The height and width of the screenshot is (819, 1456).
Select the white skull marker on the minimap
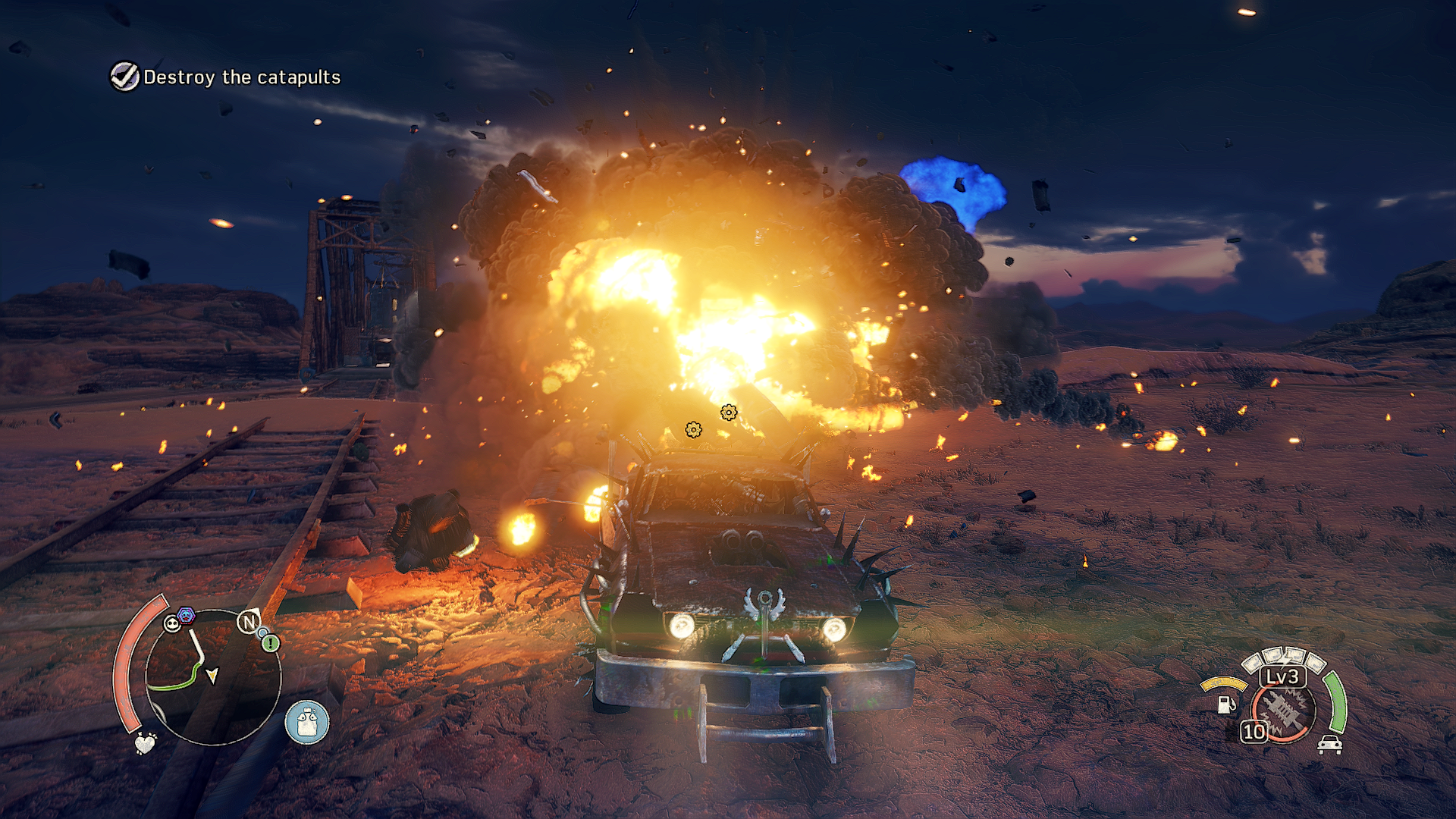(x=172, y=624)
